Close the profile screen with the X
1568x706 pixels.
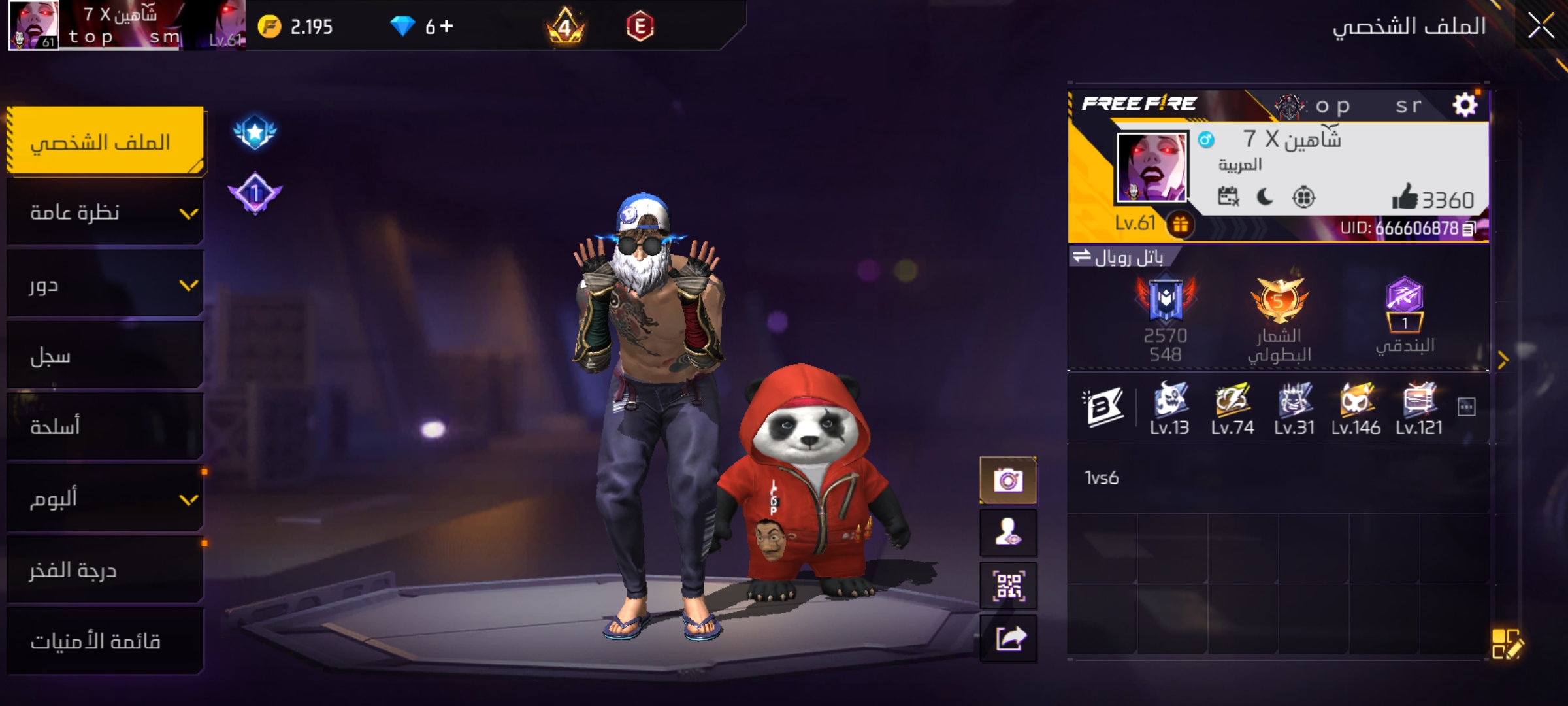(x=1541, y=27)
